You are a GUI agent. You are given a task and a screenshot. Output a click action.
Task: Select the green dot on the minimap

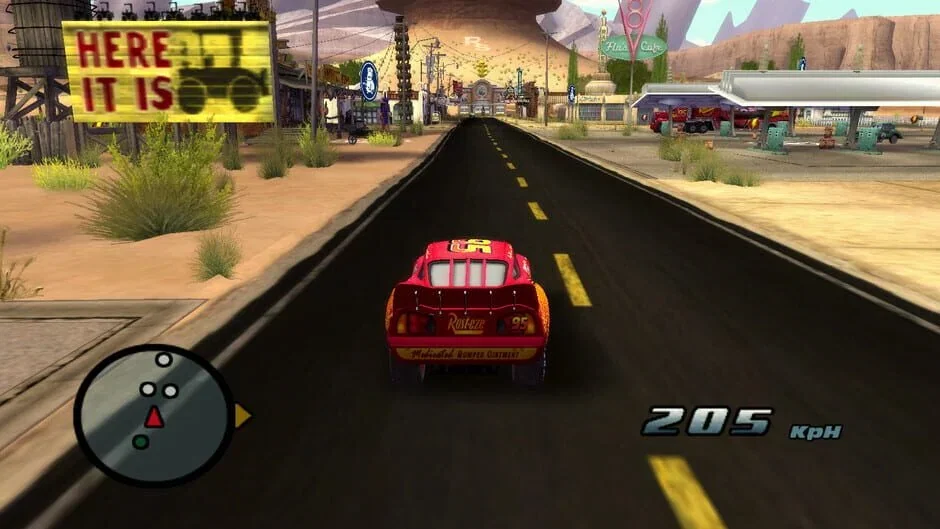(141, 441)
